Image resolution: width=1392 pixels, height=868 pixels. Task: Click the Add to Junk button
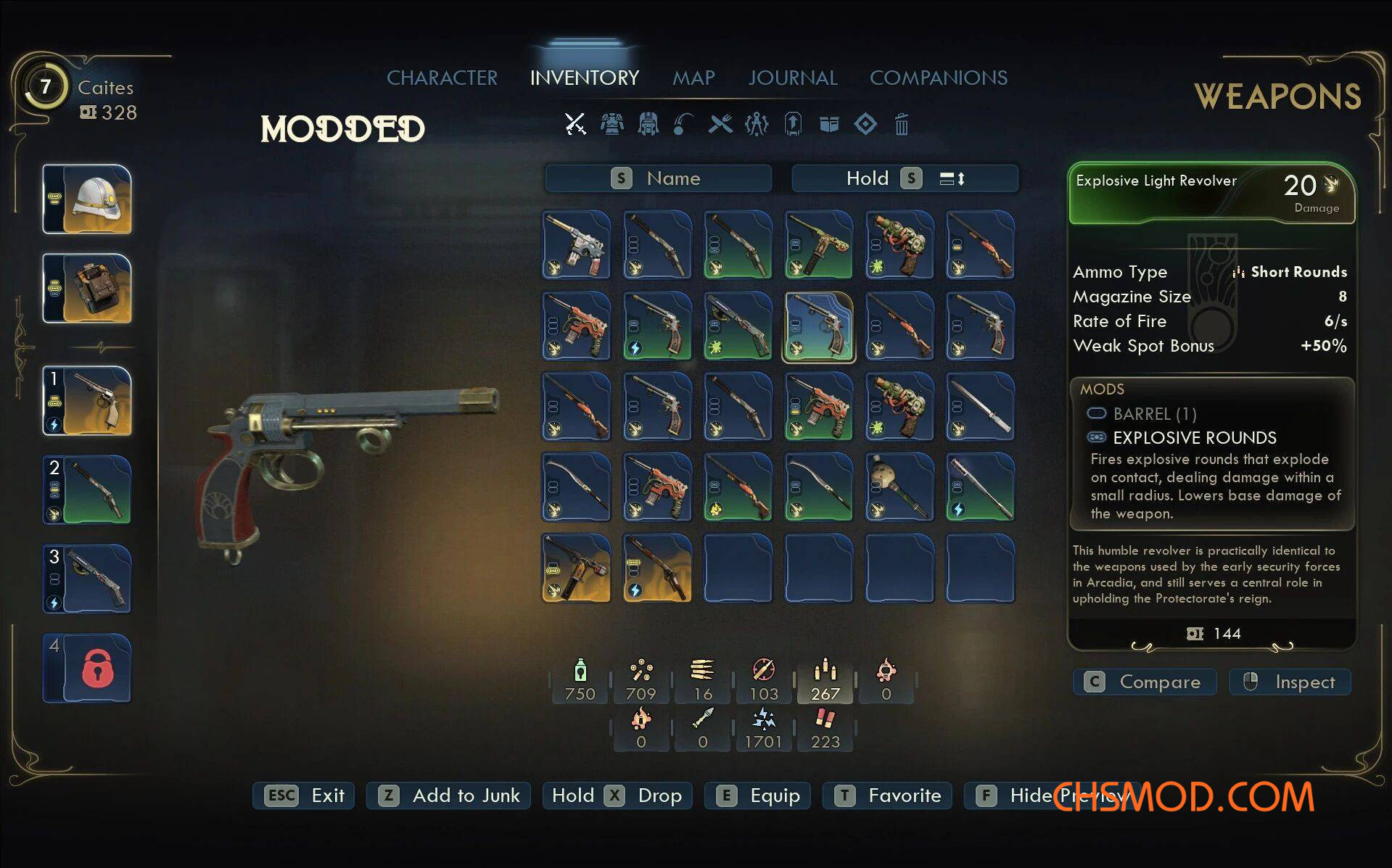coord(448,795)
